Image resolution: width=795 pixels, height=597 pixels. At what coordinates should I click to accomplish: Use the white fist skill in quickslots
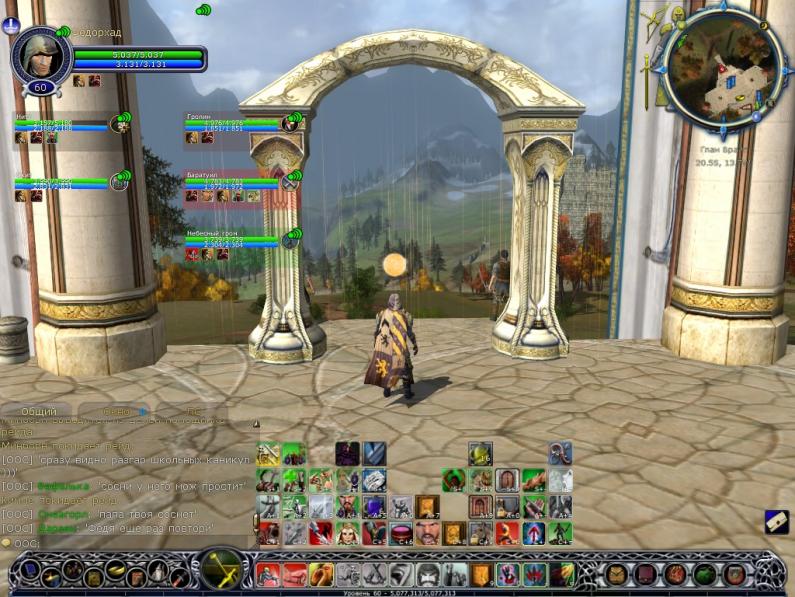pos(374,479)
